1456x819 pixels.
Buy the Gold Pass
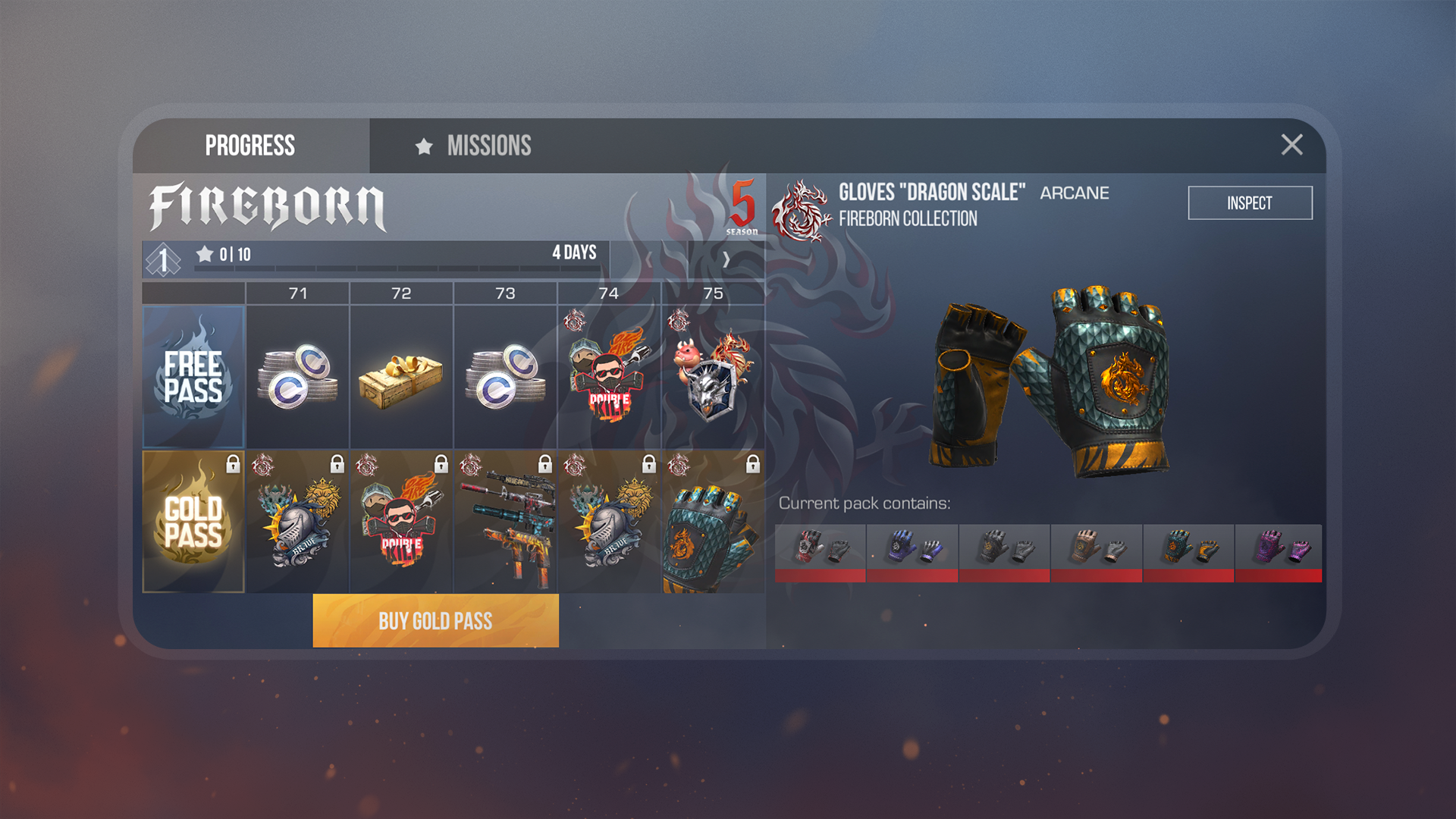[435, 621]
